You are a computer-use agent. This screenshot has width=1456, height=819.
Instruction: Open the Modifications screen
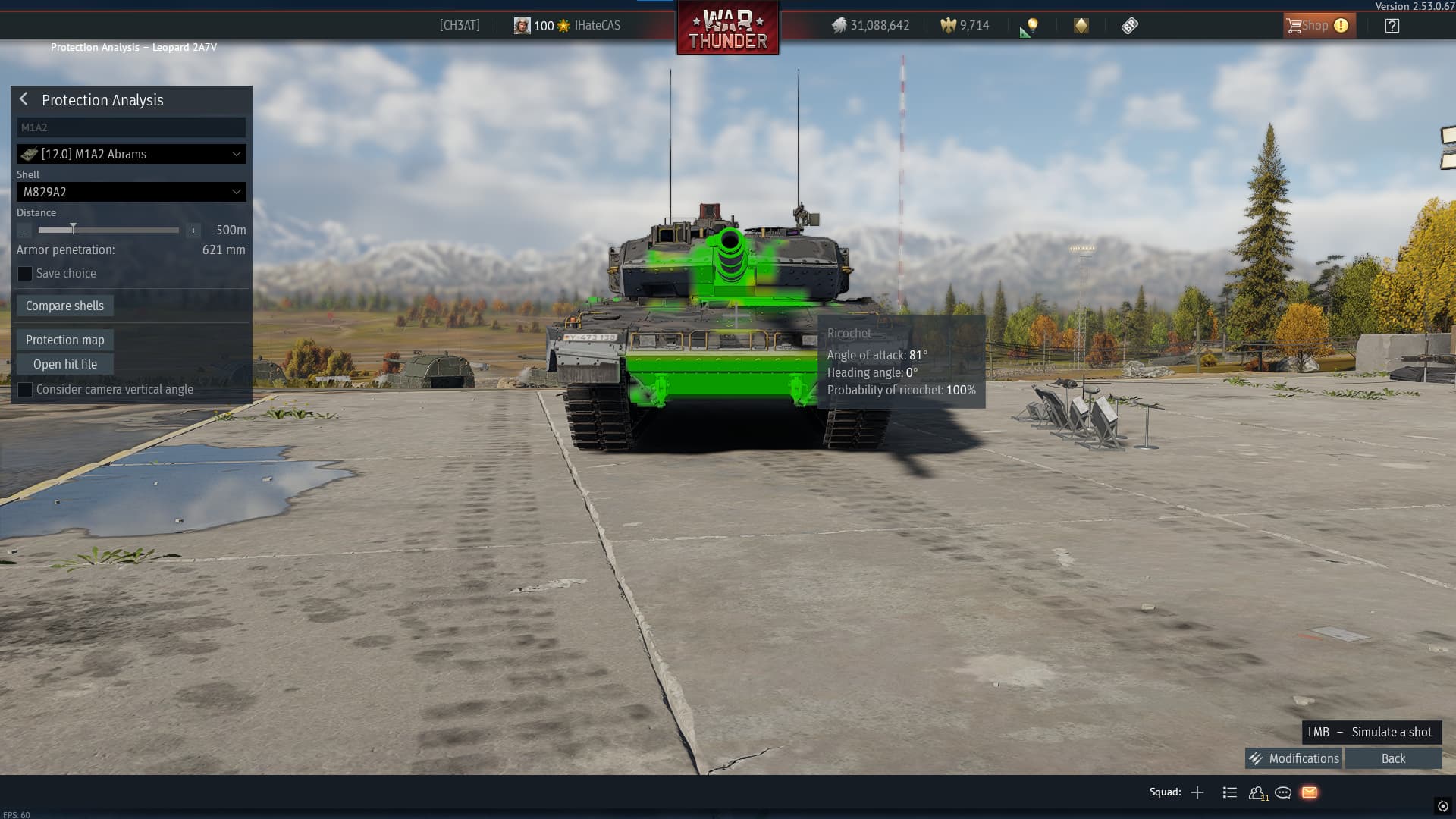(x=1294, y=758)
